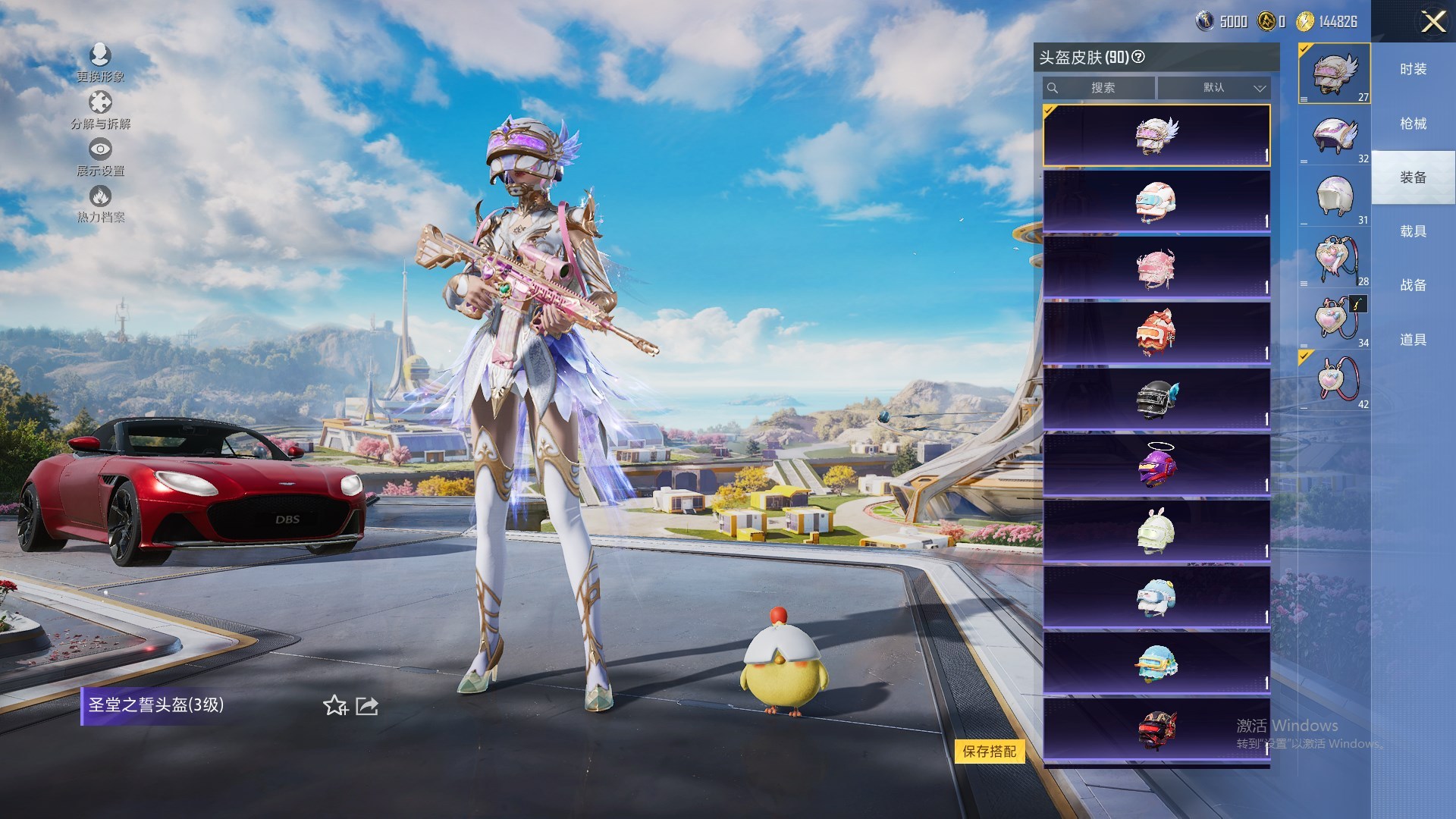This screenshot has height=819, width=1456.
Task: Select the heart-shaped backpack numbered 28
Action: click(1335, 259)
